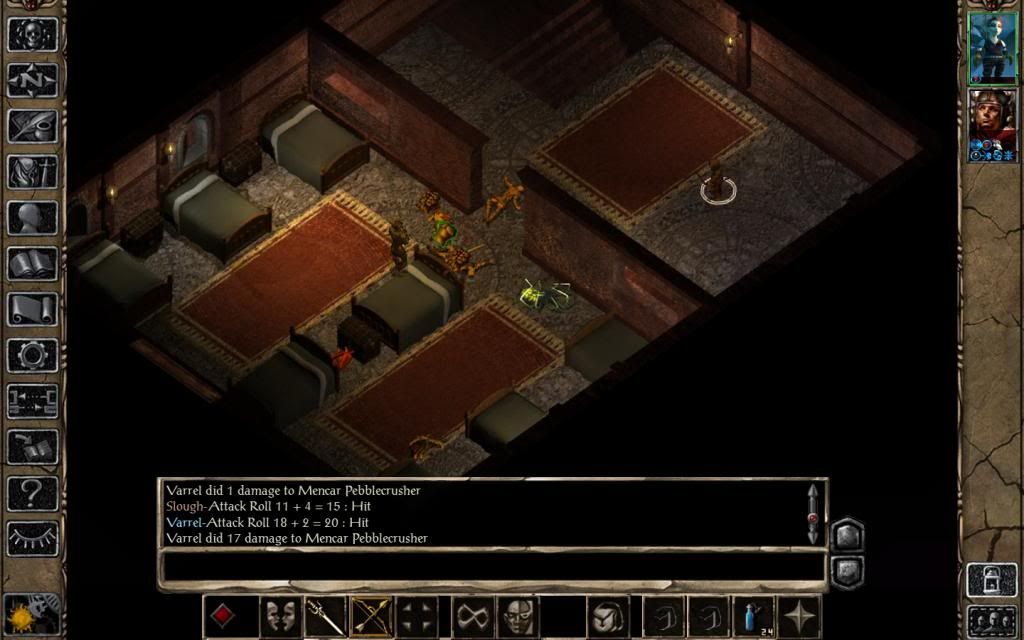This screenshot has width=1024, height=640.
Task: Click the closed-eye icon in the sidebar
Action: pos(32,538)
